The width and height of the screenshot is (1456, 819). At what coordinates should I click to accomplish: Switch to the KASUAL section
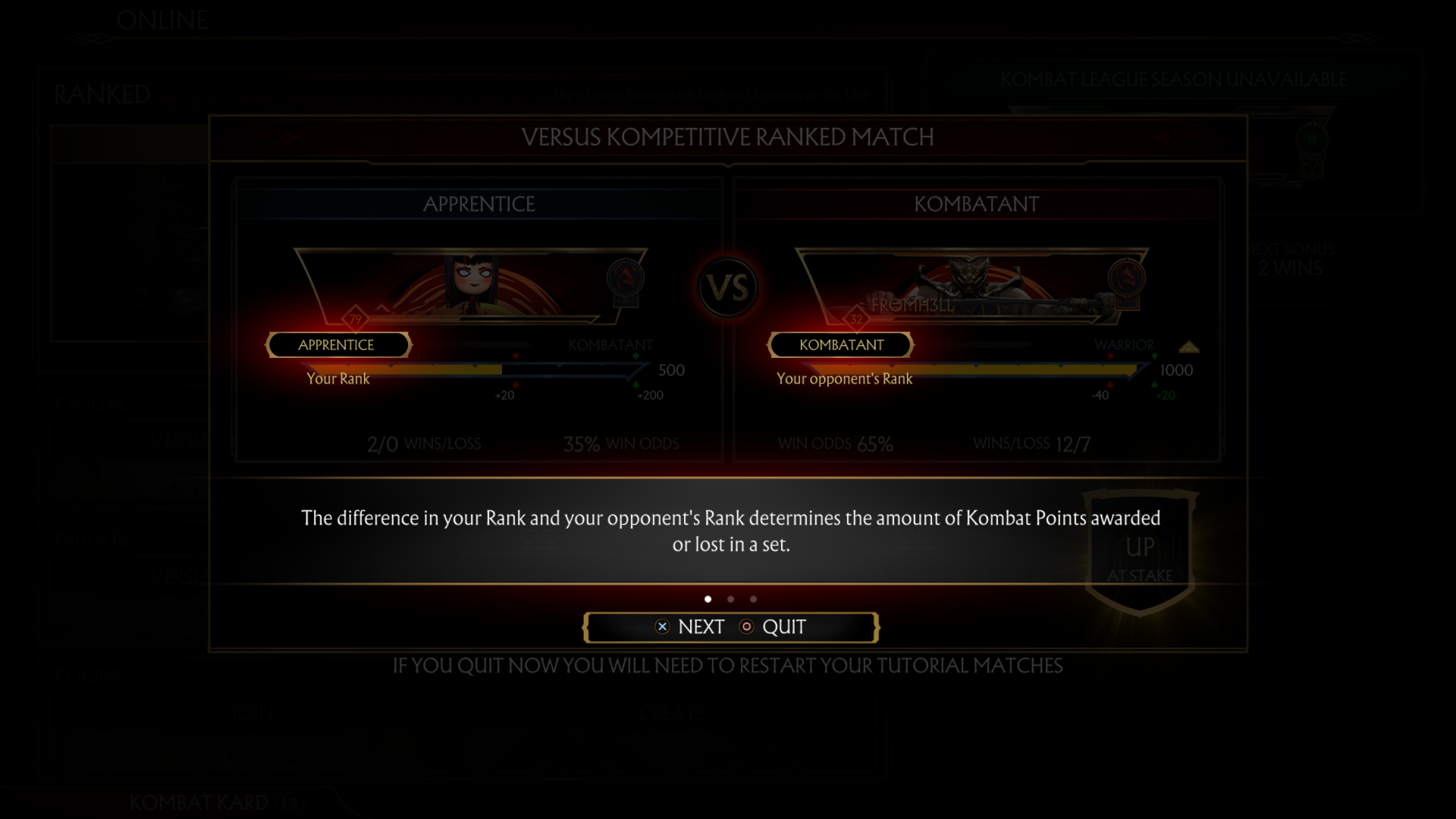point(93,403)
